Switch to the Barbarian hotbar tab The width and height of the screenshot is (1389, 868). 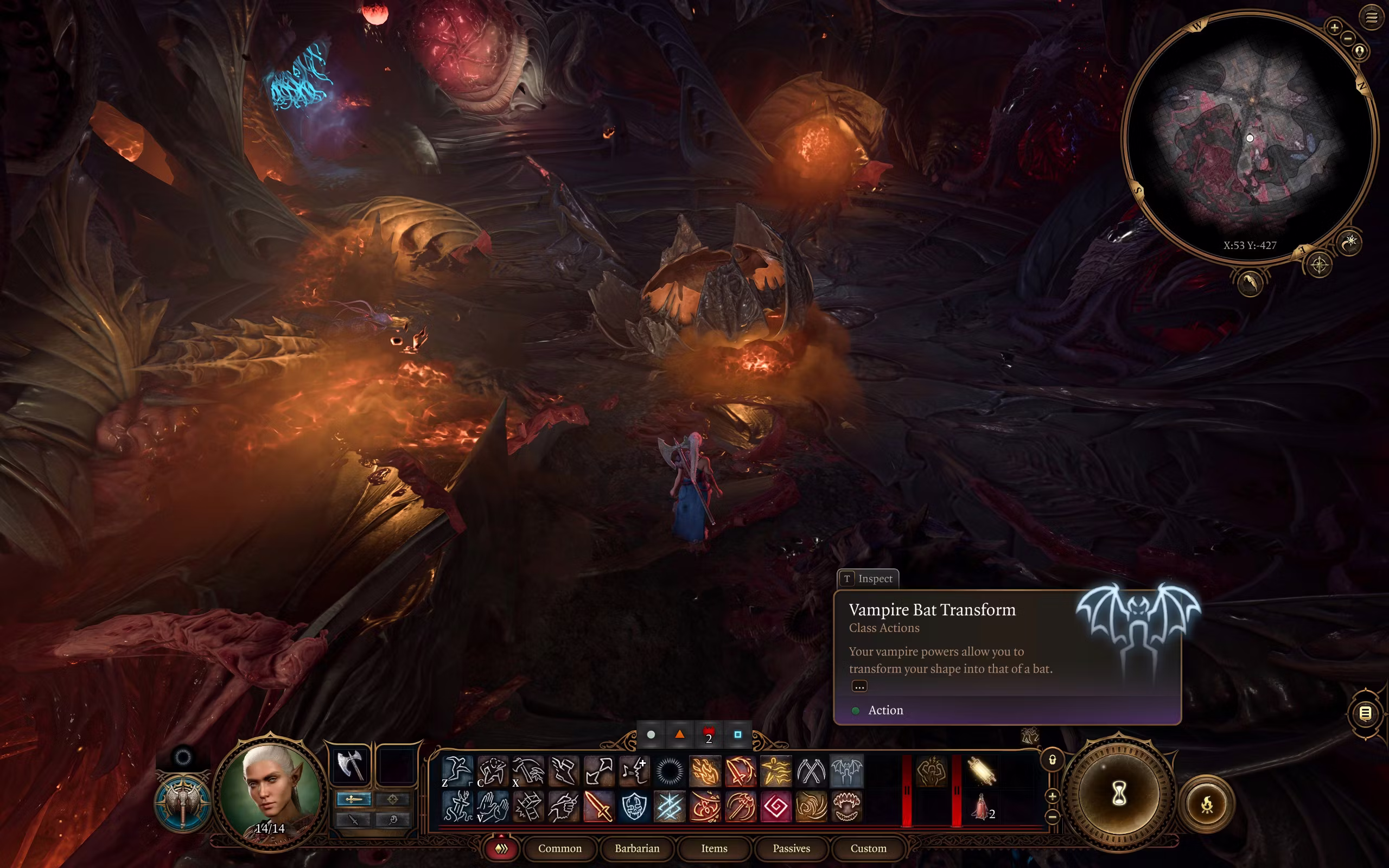tap(636, 848)
